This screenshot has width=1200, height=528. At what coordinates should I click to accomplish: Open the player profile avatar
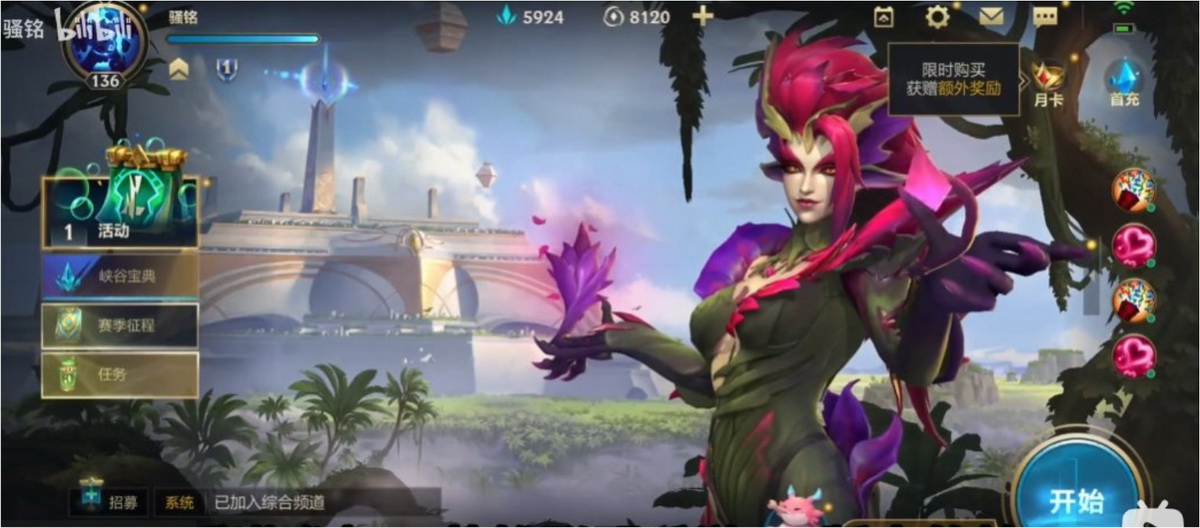click(104, 45)
